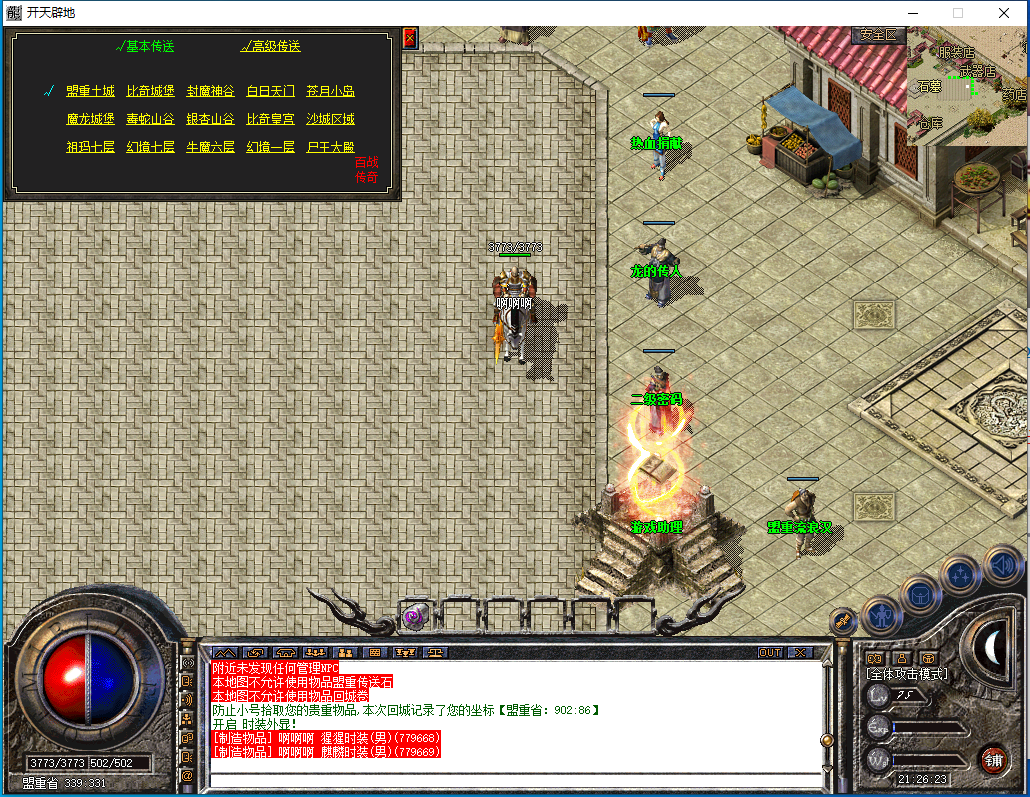Screen dimensions: 1030x797
Task: Choose the 封魔神谷 destination
Action: click(210, 91)
